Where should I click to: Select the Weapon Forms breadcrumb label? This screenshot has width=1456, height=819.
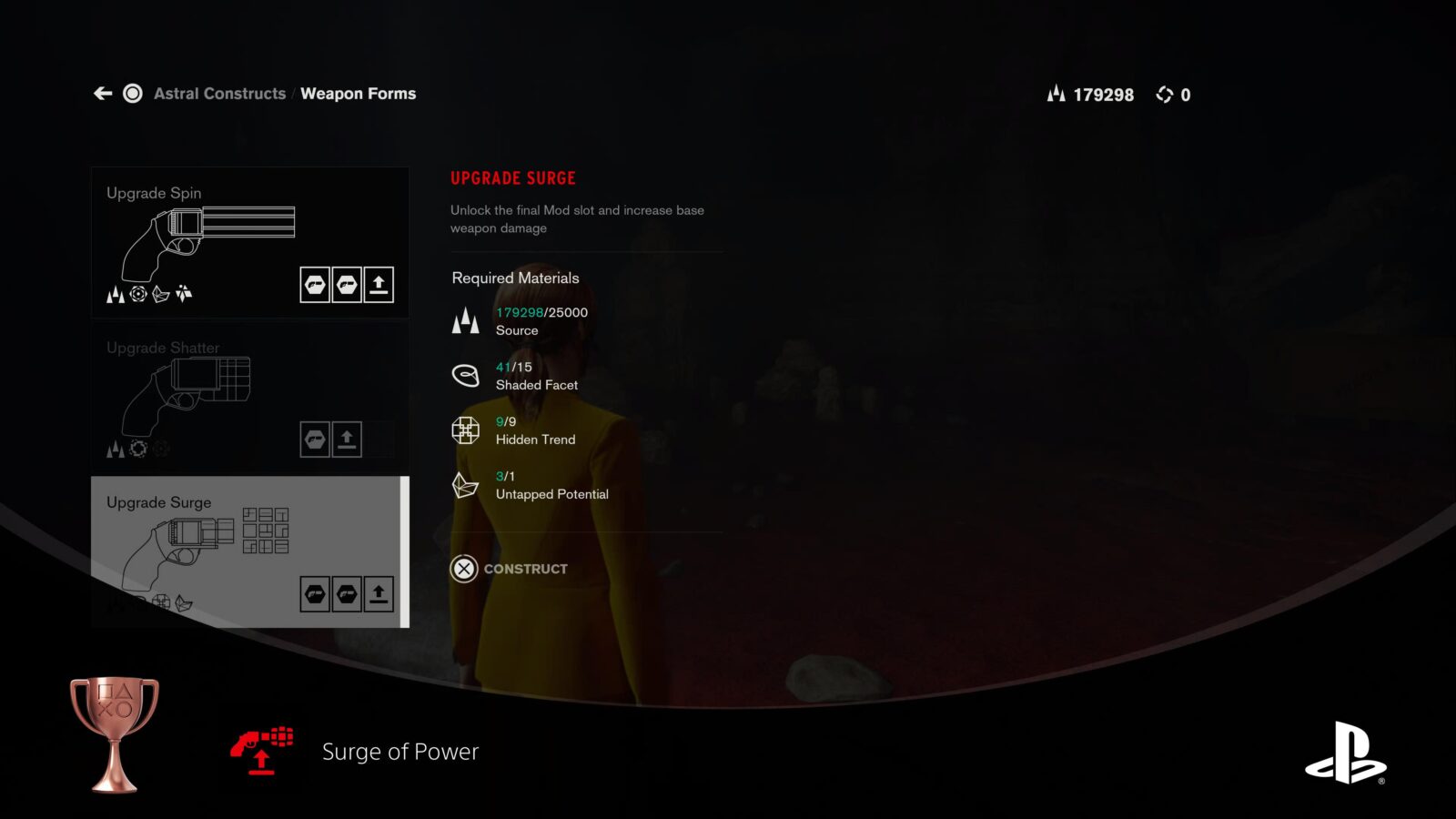coord(359,93)
